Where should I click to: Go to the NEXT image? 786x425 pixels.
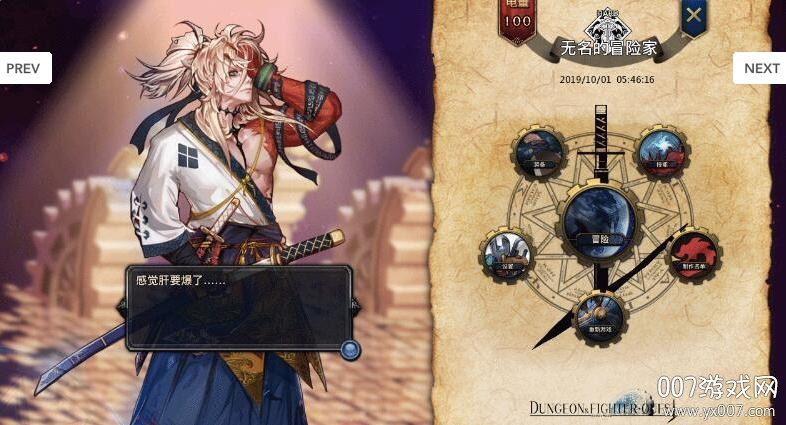click(x=760, y=68)
